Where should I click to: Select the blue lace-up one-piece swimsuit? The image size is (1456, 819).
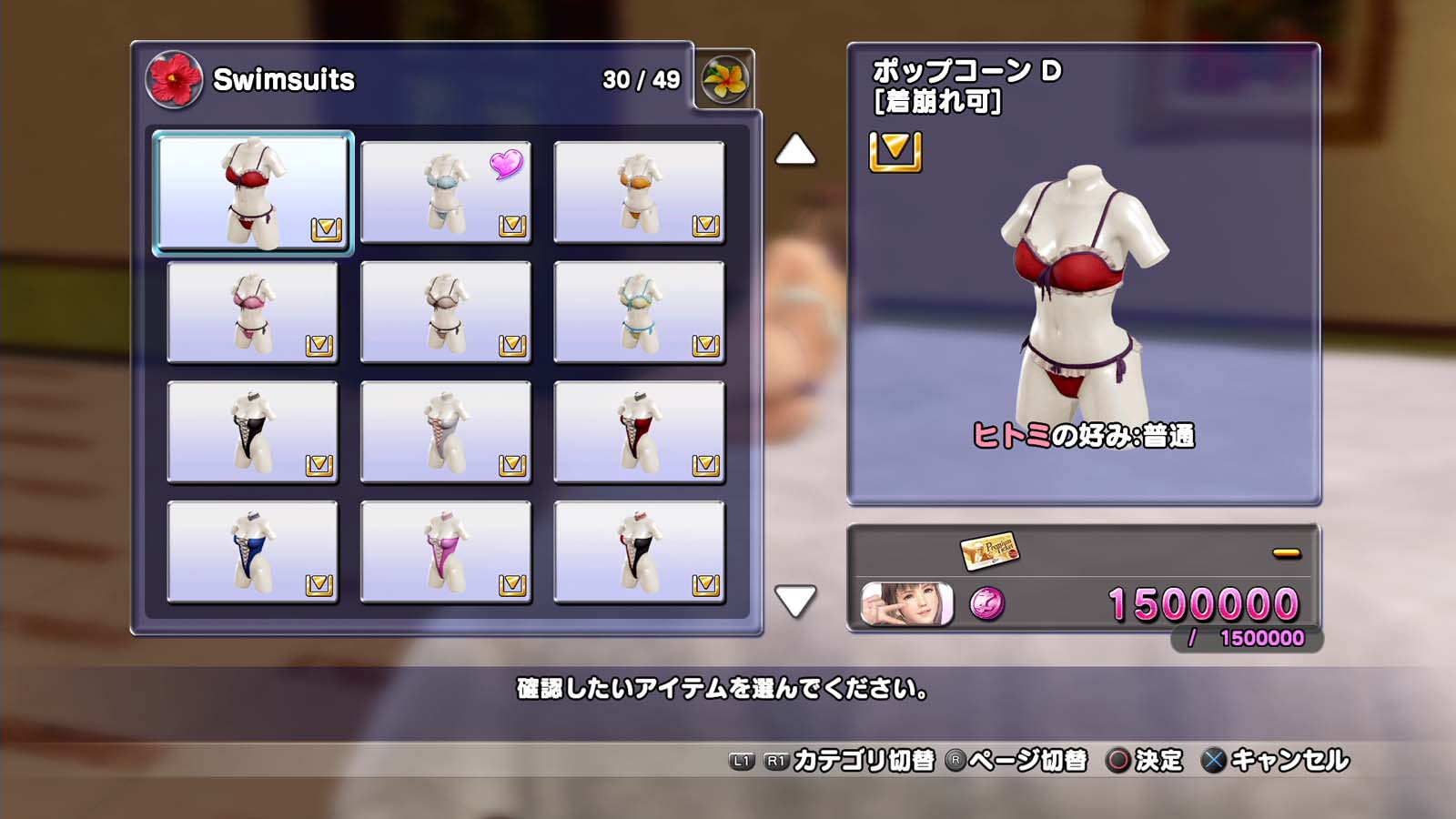[253, 552]
